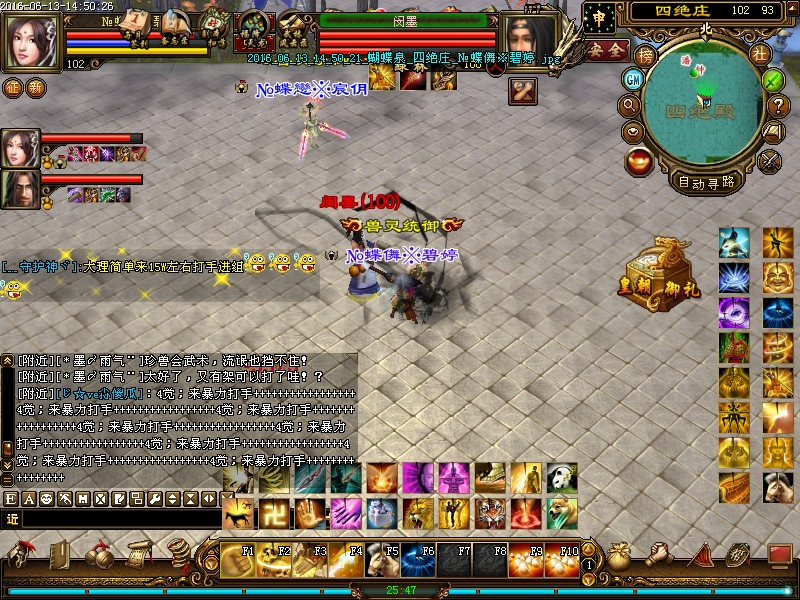Open the gold ingot shop icon

tap(639, 159)
